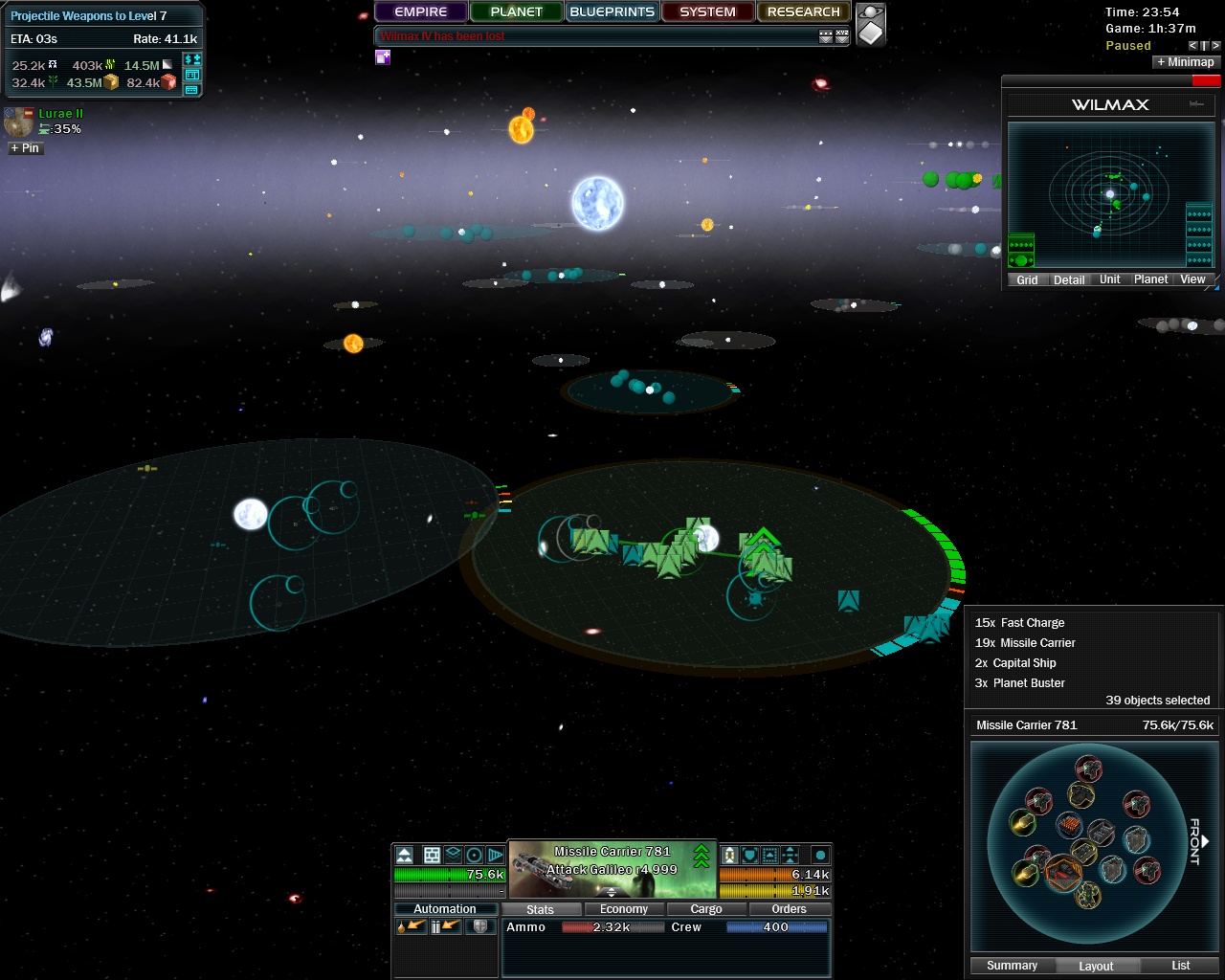
Task: Click the + Pin button
Action: tap(25, 148)
